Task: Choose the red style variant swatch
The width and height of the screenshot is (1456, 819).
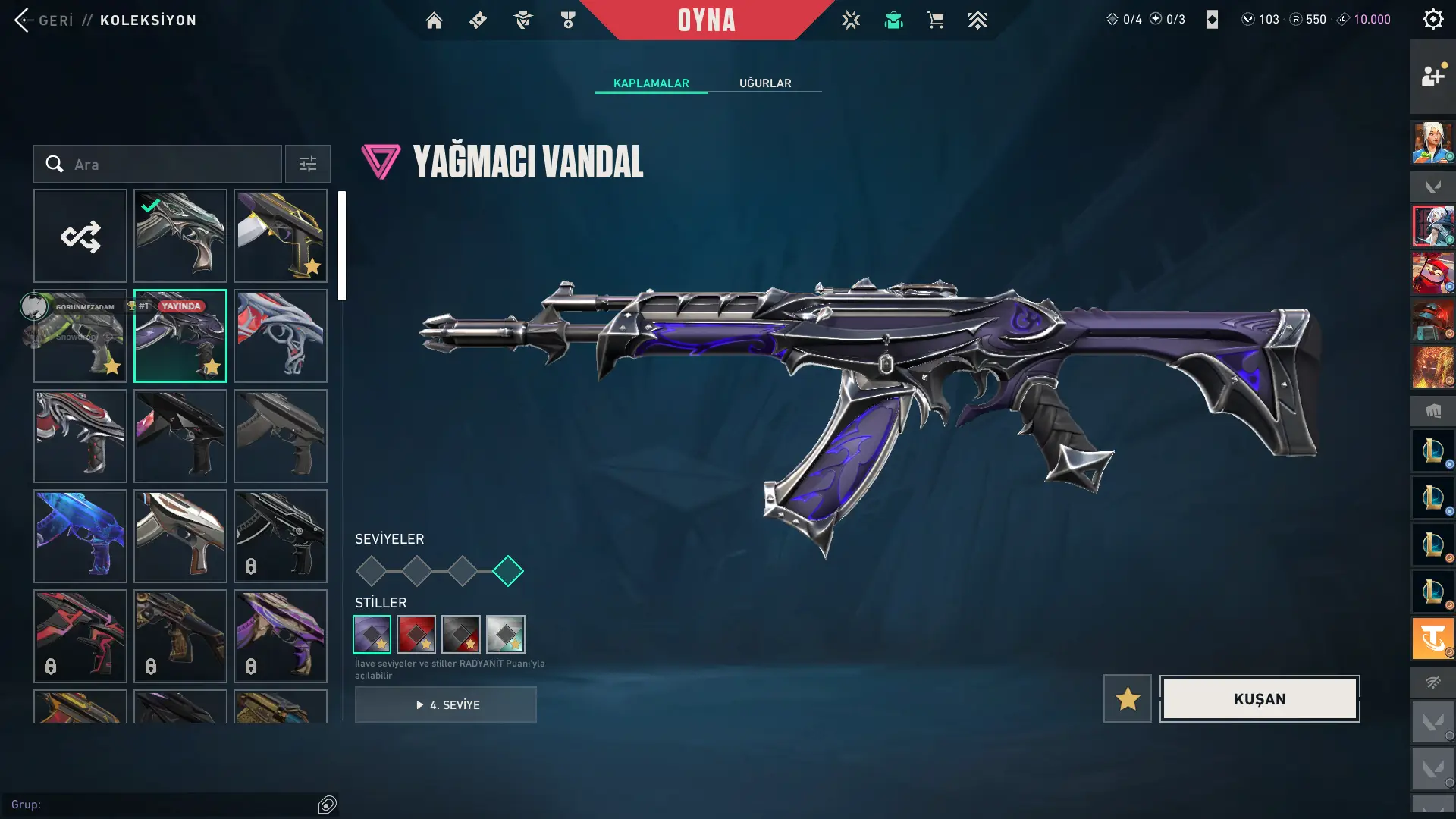Action: coord(416,635)
